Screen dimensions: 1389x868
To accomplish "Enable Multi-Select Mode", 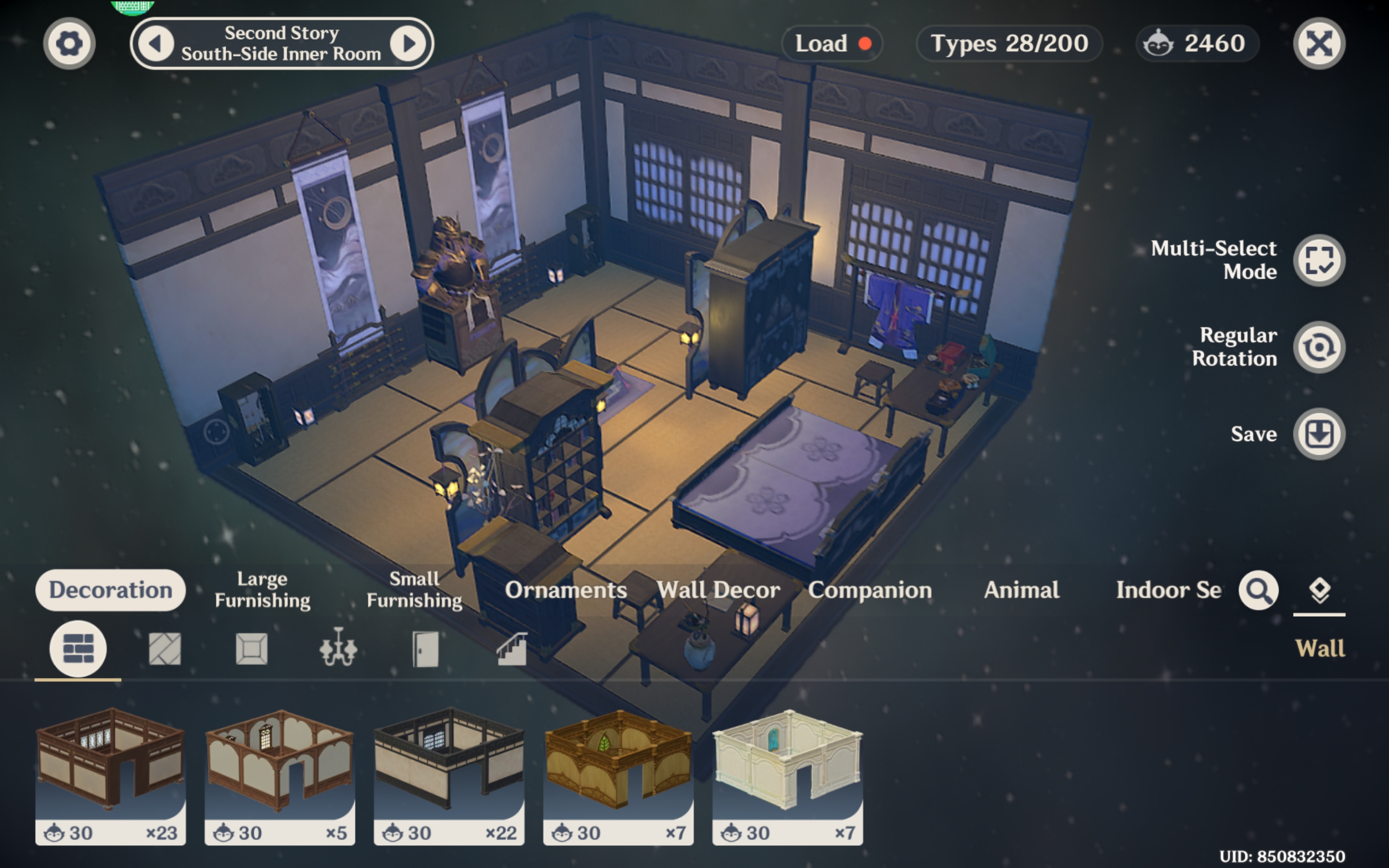I will [1319, 260].
